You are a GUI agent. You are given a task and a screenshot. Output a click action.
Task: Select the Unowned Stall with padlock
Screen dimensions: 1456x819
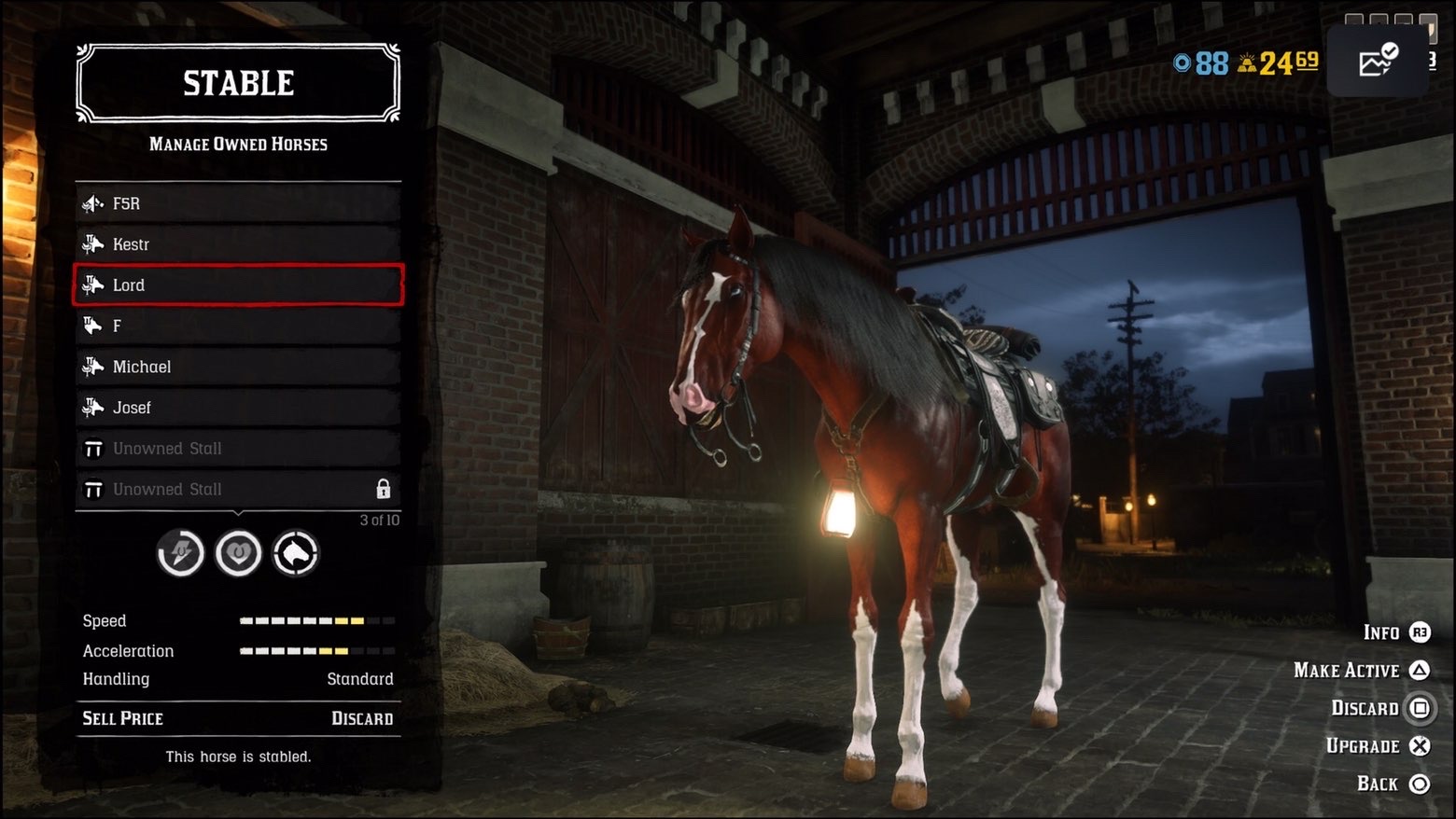(x=238, y=490)
